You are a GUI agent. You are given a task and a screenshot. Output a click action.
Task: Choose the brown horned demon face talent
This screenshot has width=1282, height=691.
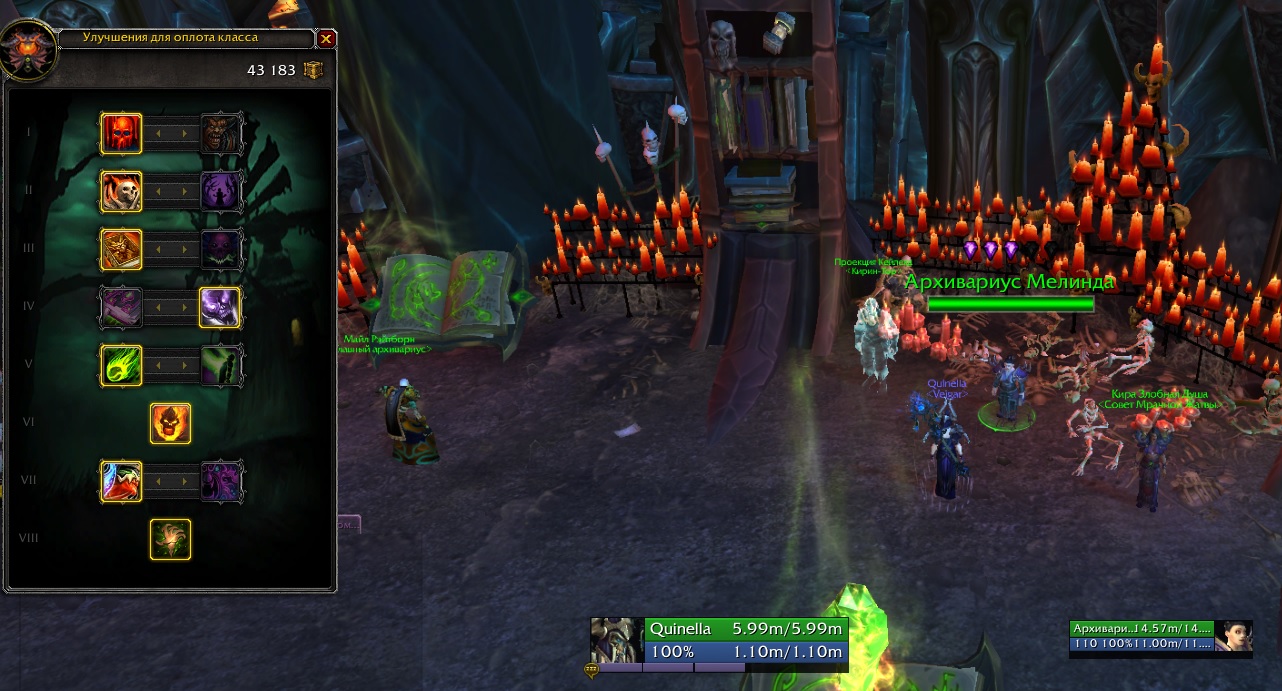tap(221, 133)
